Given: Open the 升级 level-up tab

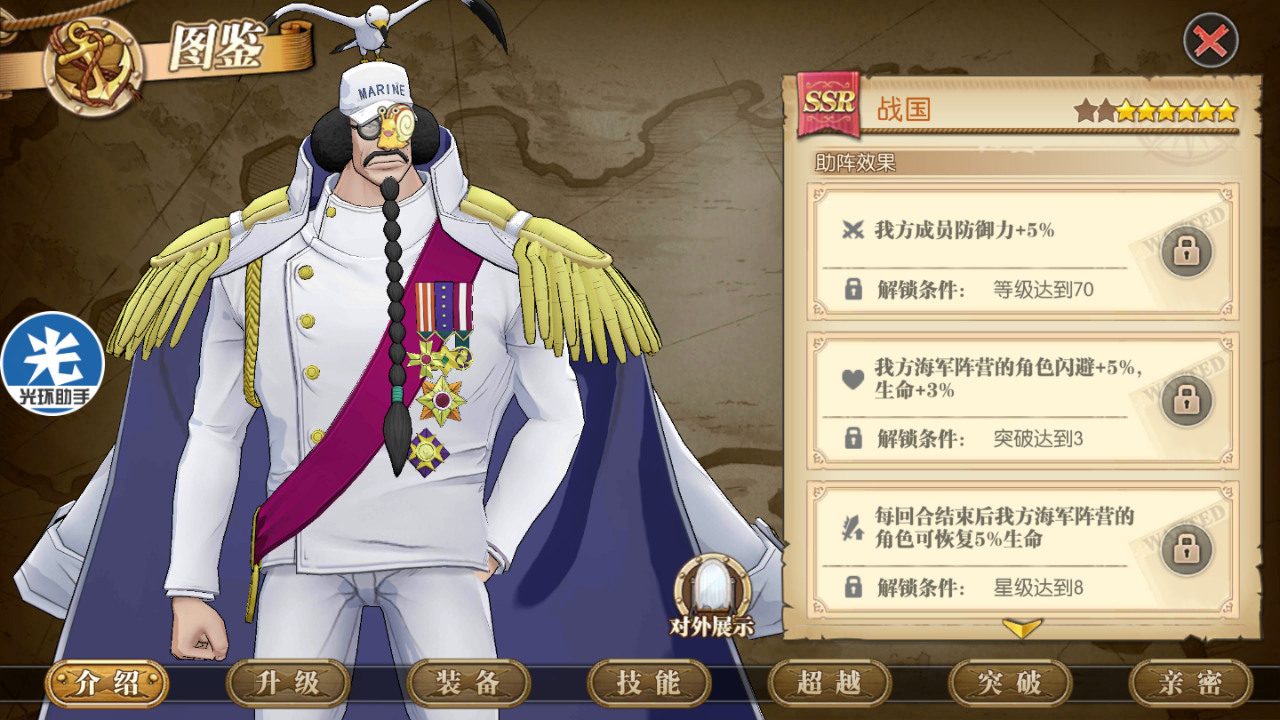Looking at the screenshot, I should coord(288,684).
